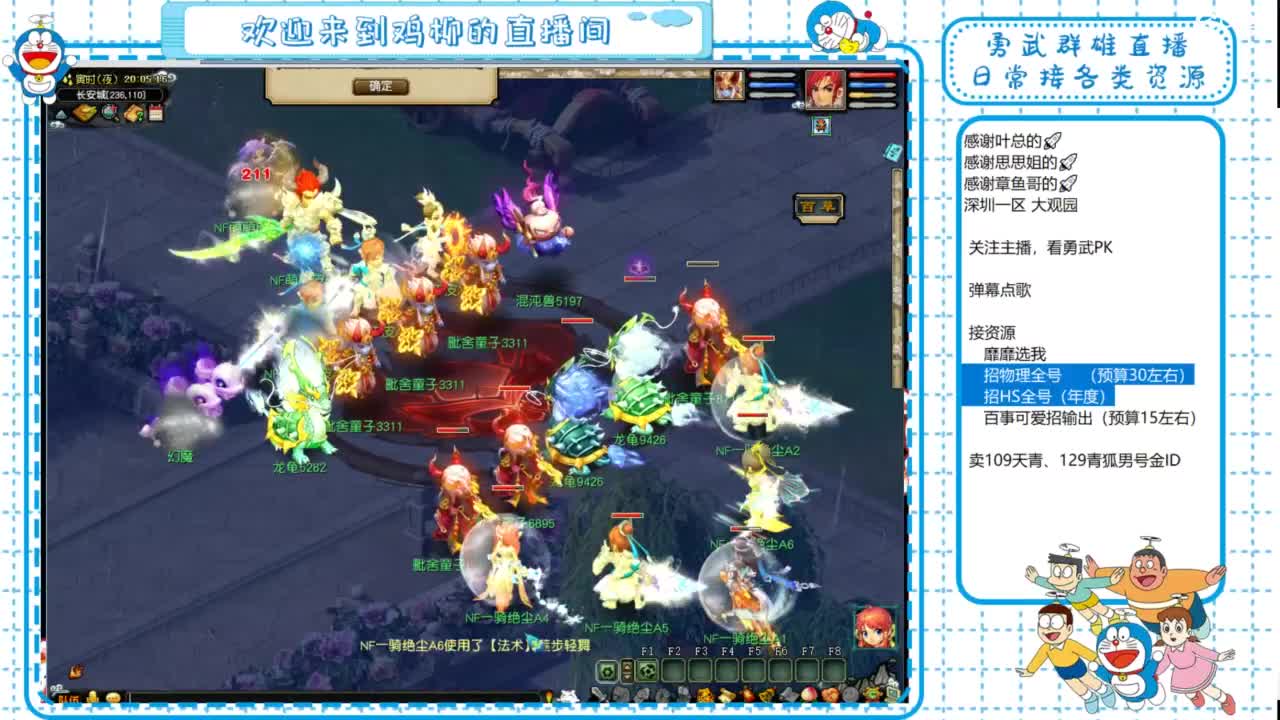Open the book icon floating near the map edge
The width and height of the screenshot is (1280, 720).
tap(892, 152)
